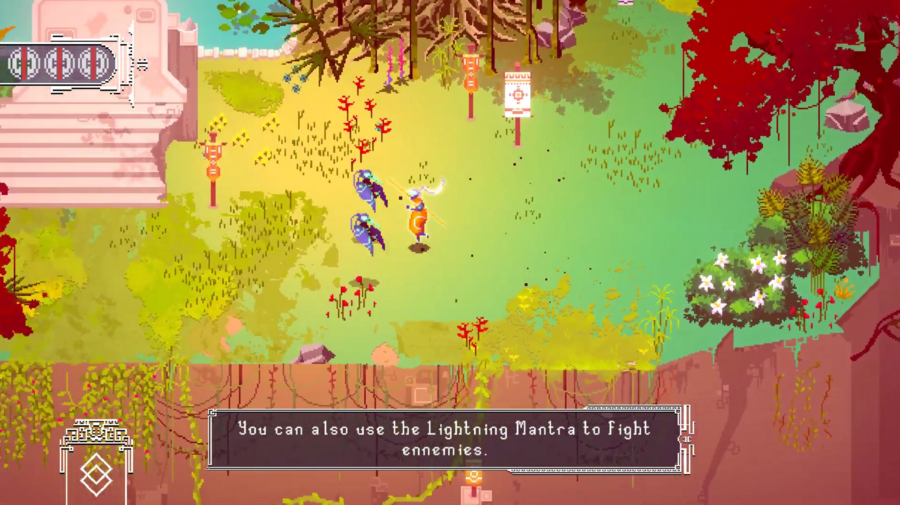Advance the Lightning Mantra tutorial dialogue box
This screenshot has height=505, width=900.
[445, 439]
